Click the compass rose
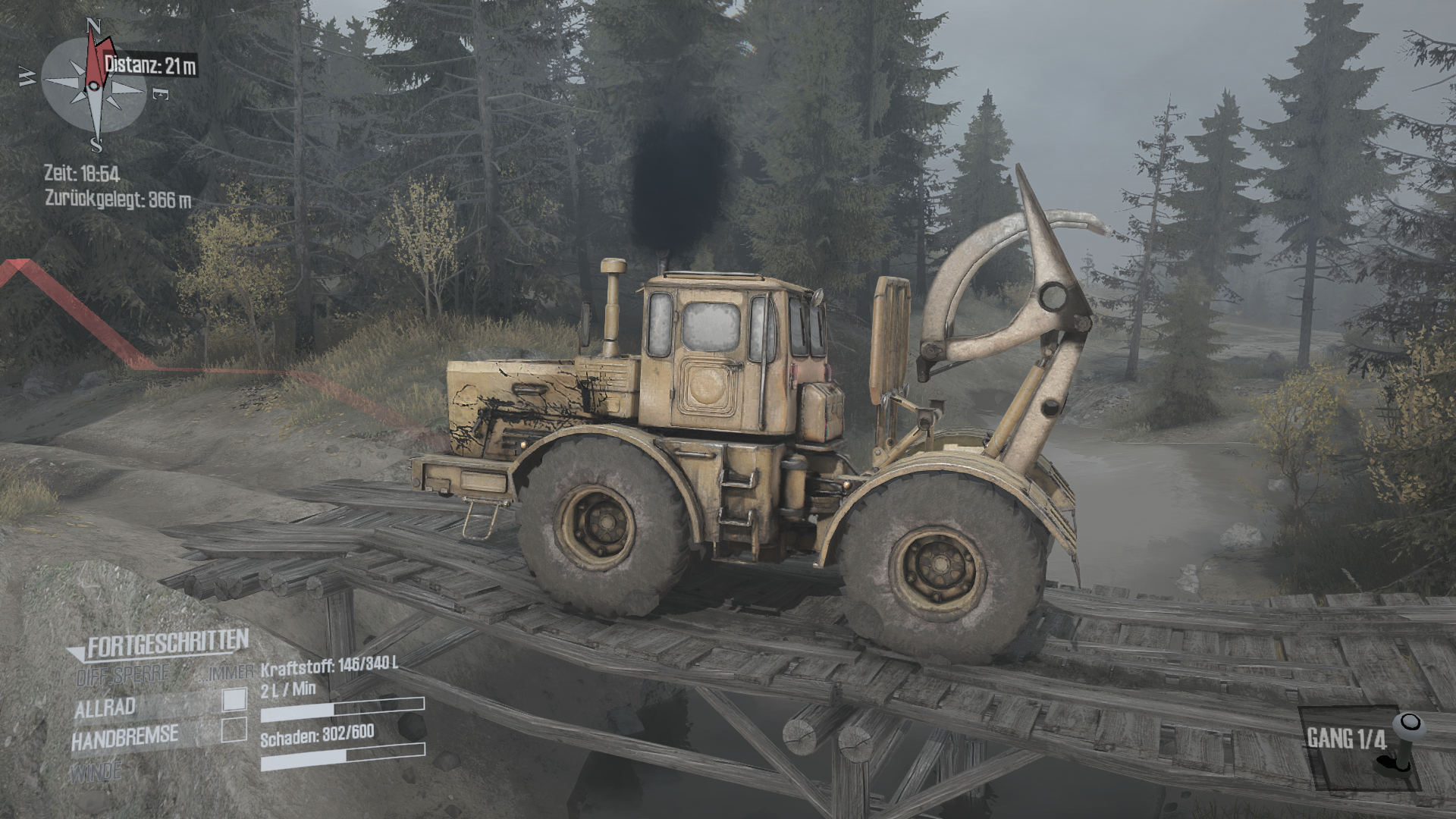The width and height of the screenshot is (1456, 819). [94, 86]
